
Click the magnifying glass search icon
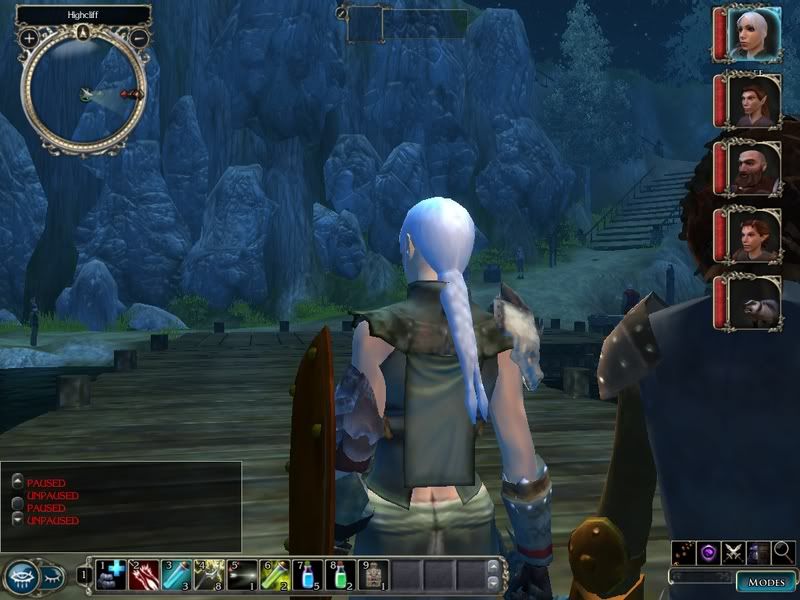pos(784,551)
